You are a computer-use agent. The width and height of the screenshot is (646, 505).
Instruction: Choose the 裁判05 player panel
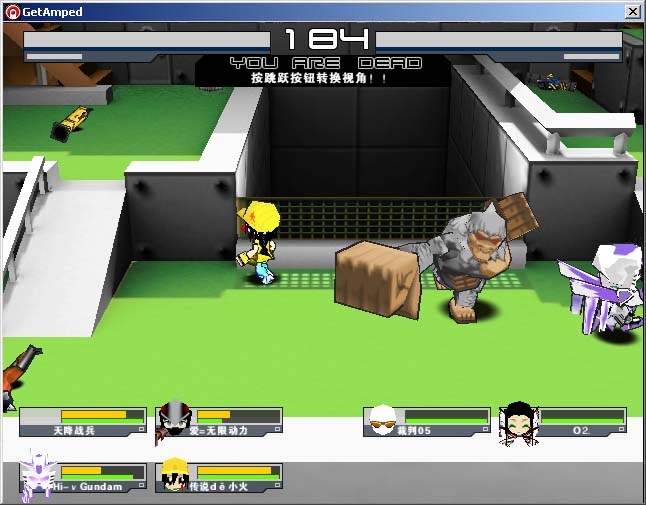[428, 422]
